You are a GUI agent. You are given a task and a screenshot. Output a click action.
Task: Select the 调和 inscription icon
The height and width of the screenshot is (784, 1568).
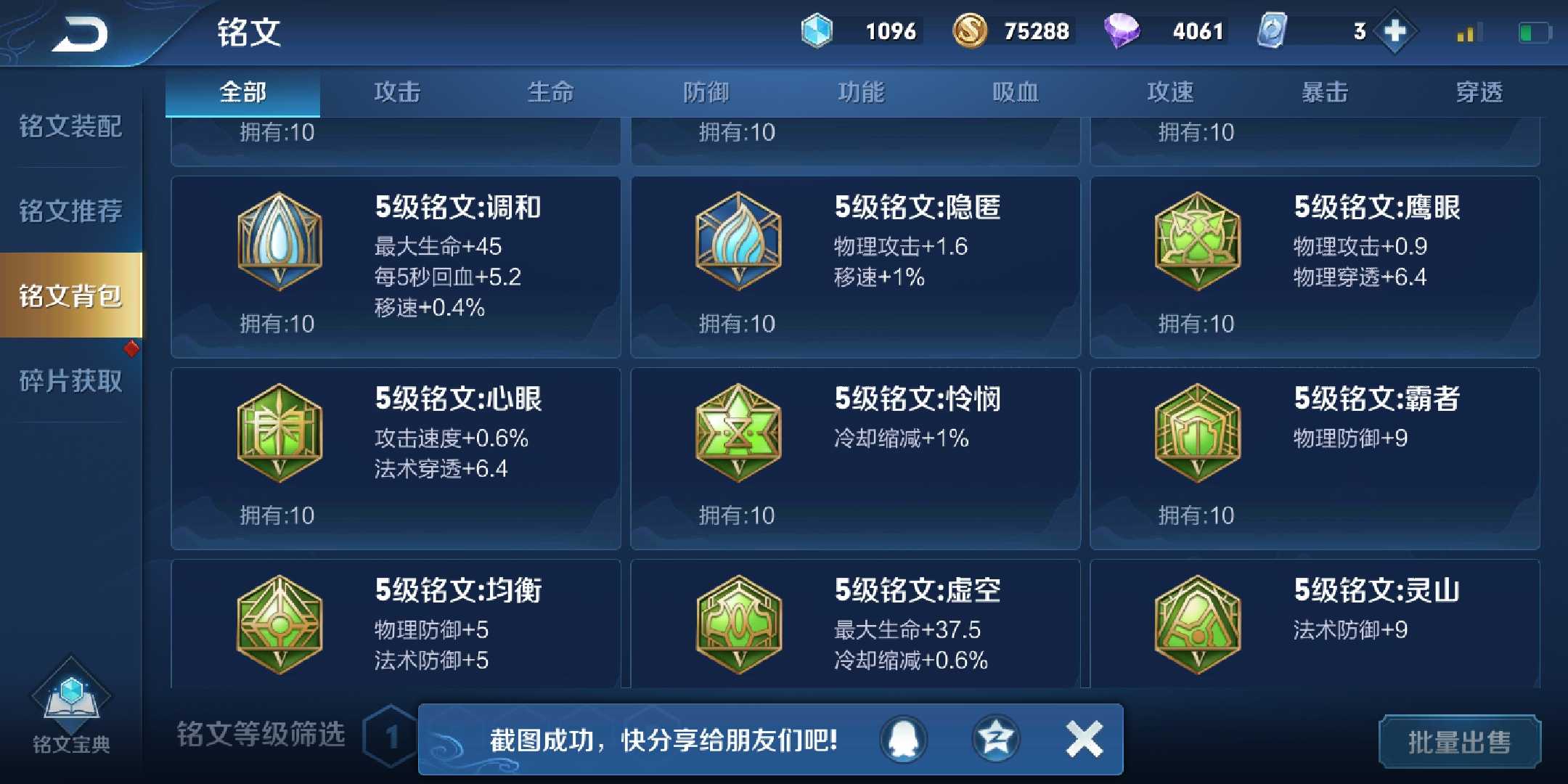(x=278, y=242)
